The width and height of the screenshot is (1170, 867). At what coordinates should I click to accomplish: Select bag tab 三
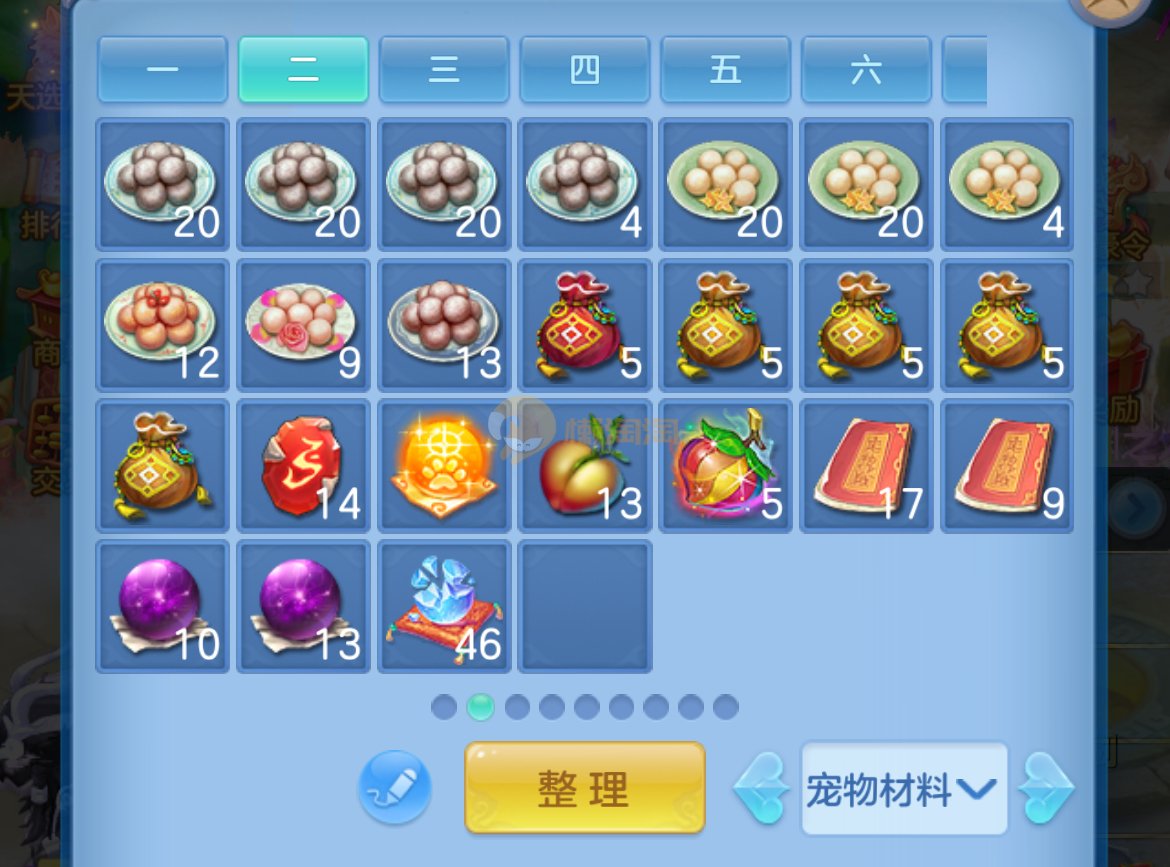coord(444,70)
